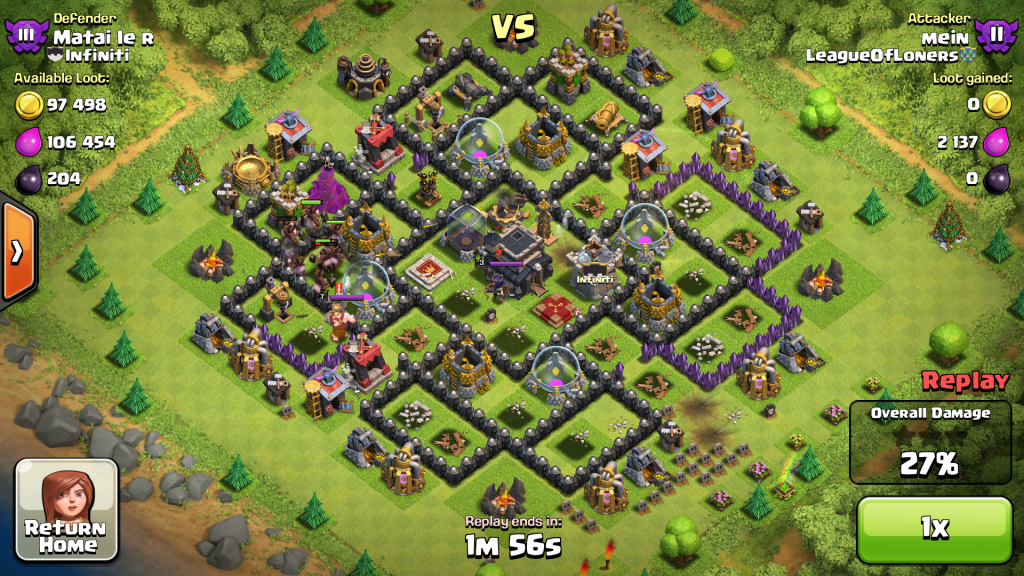Change the 1x replay speed

point(934,528)
